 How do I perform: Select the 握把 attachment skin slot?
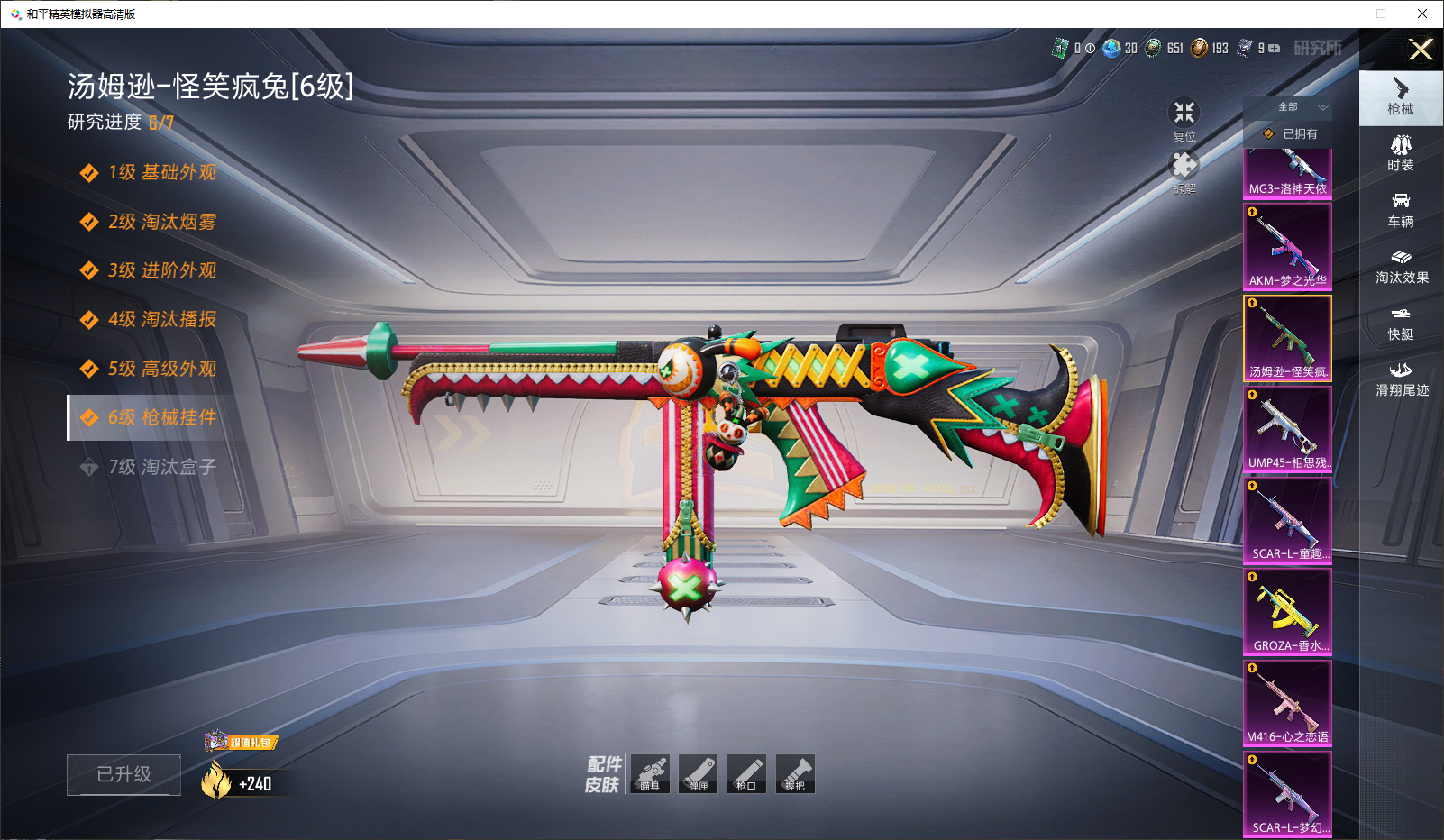(795, 774)
